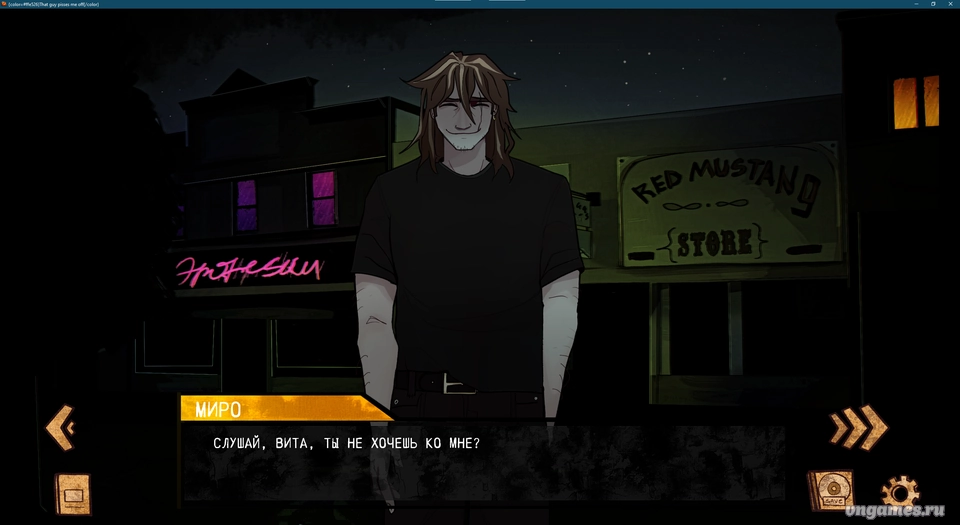960x525 pixels.
Task: Skip ahead with the triple arrow button
Action: (x=857, y=427)
